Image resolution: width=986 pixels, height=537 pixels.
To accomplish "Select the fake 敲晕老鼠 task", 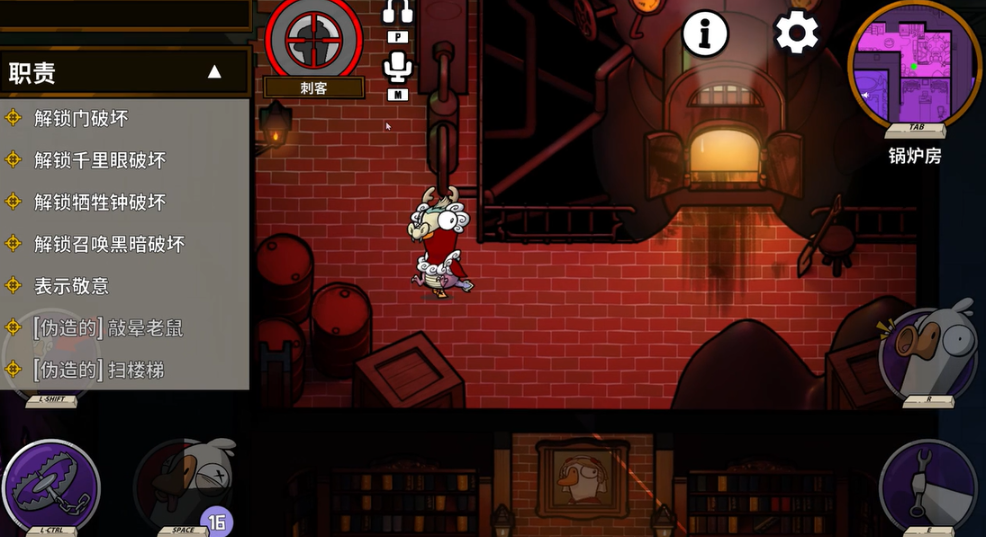I will click(107, 328).
